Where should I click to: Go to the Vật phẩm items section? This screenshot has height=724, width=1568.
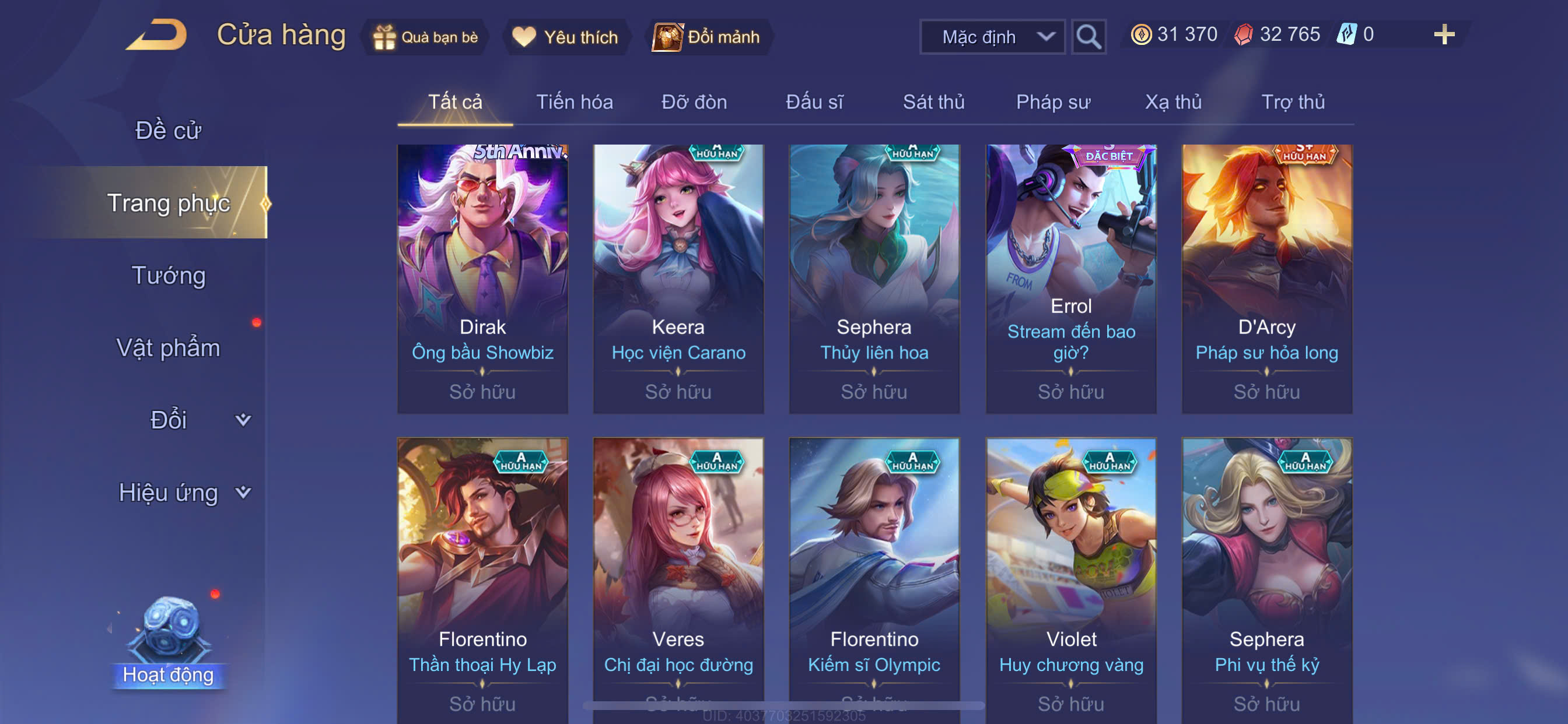(x=168, y=348)
